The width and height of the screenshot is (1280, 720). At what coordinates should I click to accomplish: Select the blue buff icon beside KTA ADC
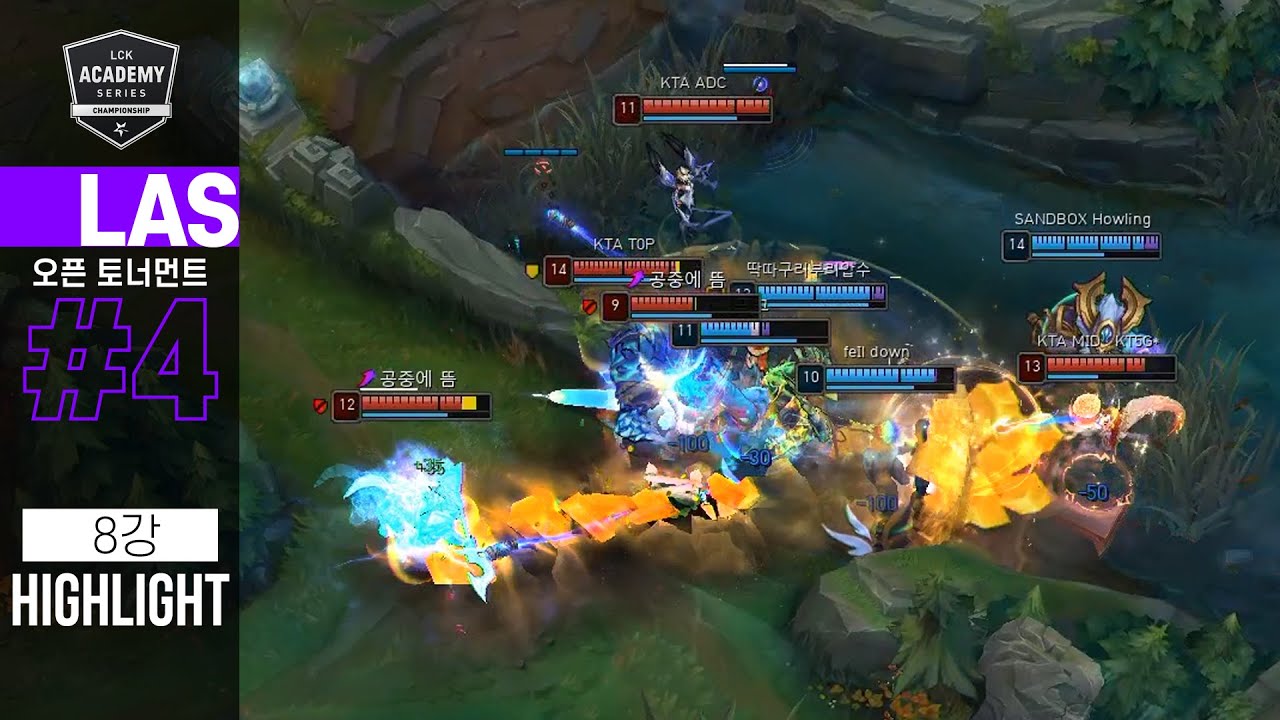pyautogui.click(x=761, y=86)
